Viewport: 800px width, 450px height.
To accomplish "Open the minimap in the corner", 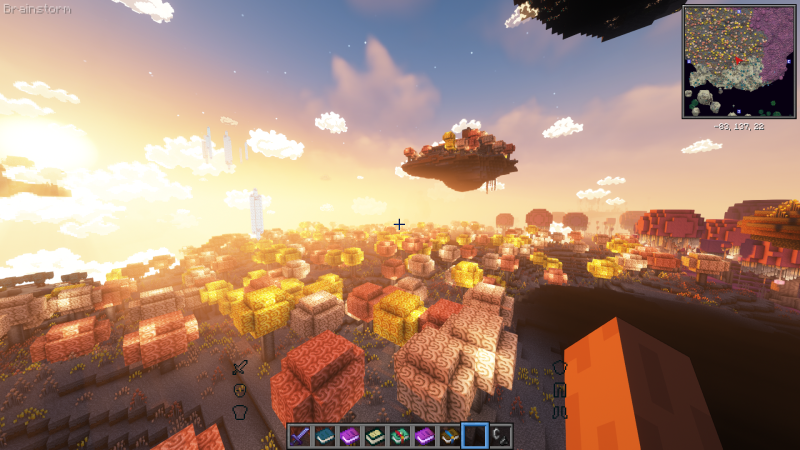I will point(738,62).
